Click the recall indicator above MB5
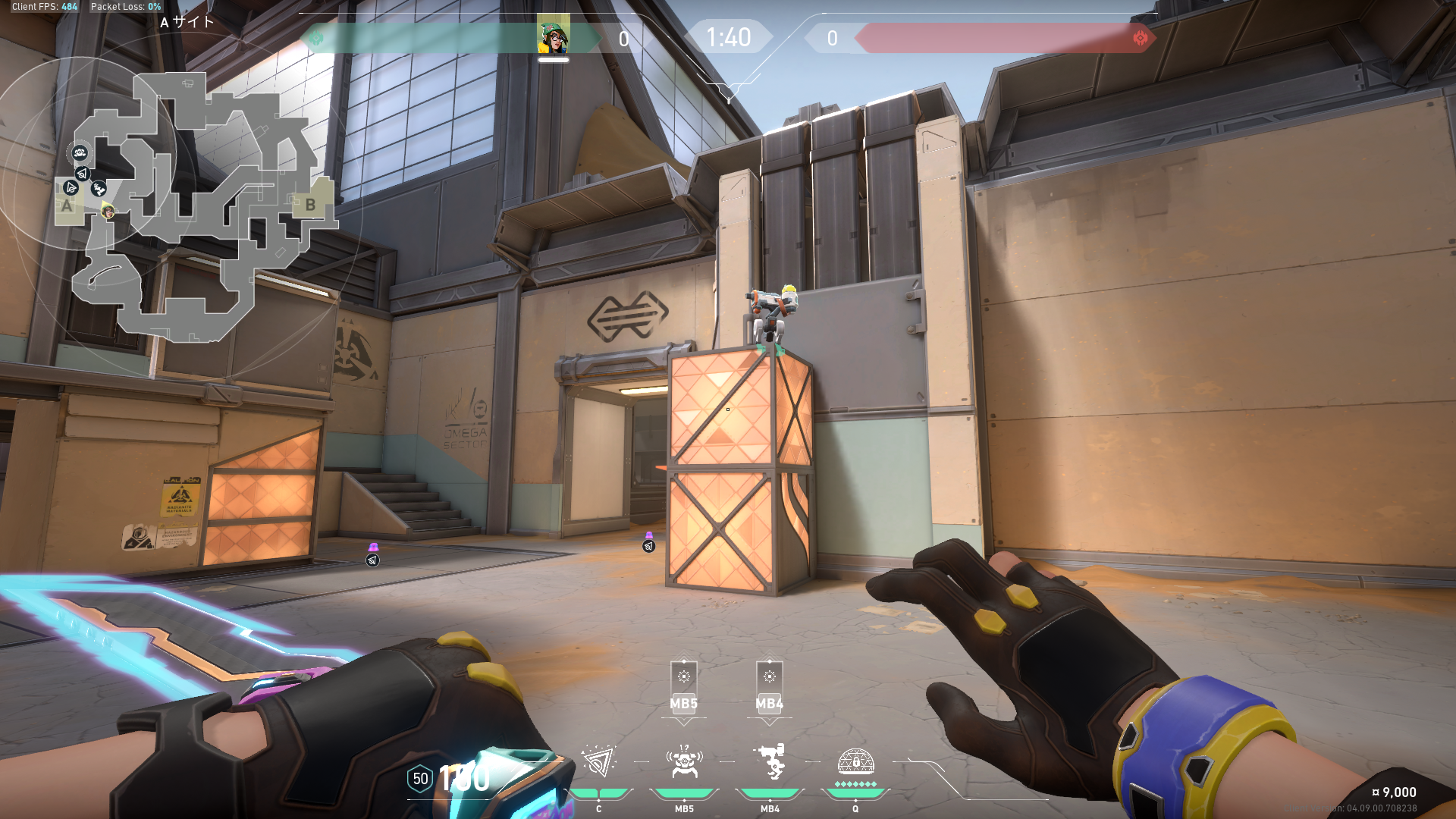This screenshot has width=1456, height=819. (684, 676)
